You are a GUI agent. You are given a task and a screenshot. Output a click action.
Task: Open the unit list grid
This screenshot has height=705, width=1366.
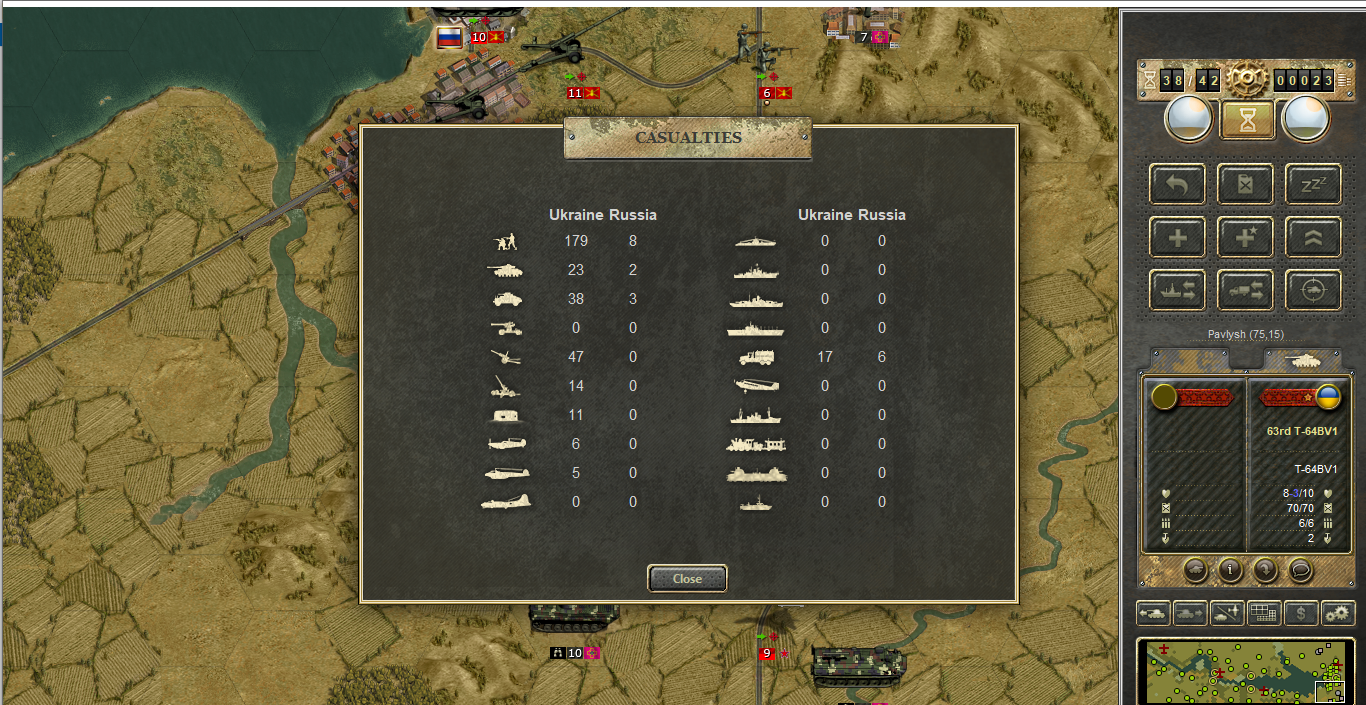pyautogui.click(x=1264, y=612)
